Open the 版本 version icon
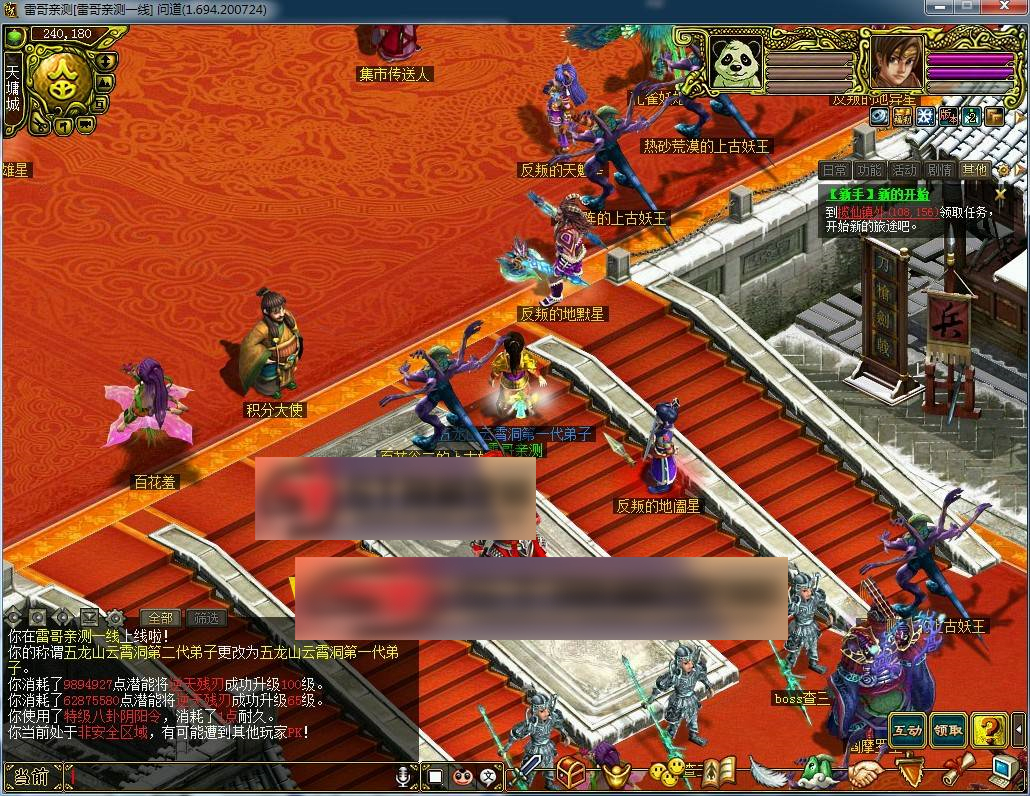This screenshot has width=1030, height=796. click(947, 117)
